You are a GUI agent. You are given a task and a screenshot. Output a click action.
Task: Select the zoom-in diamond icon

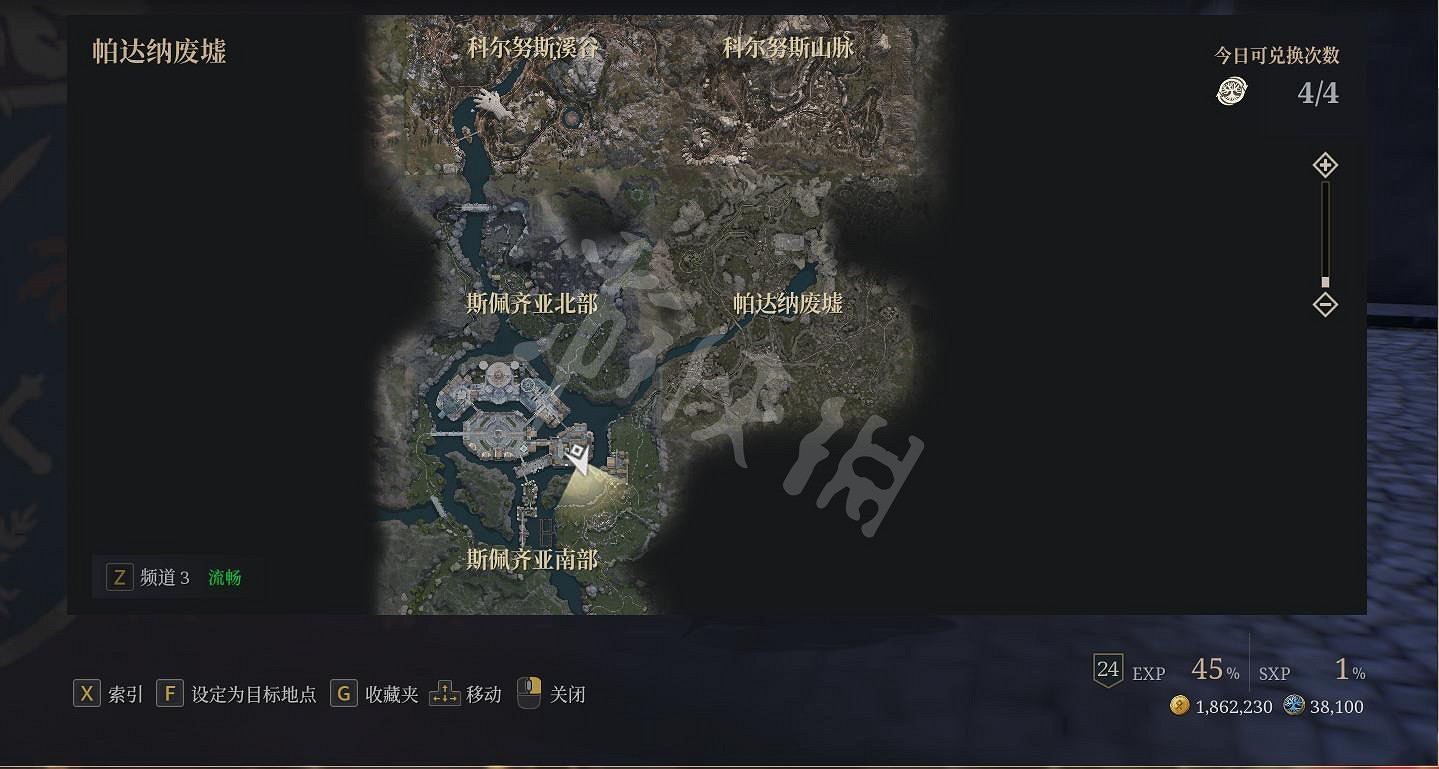click(x=1324, y=165)
